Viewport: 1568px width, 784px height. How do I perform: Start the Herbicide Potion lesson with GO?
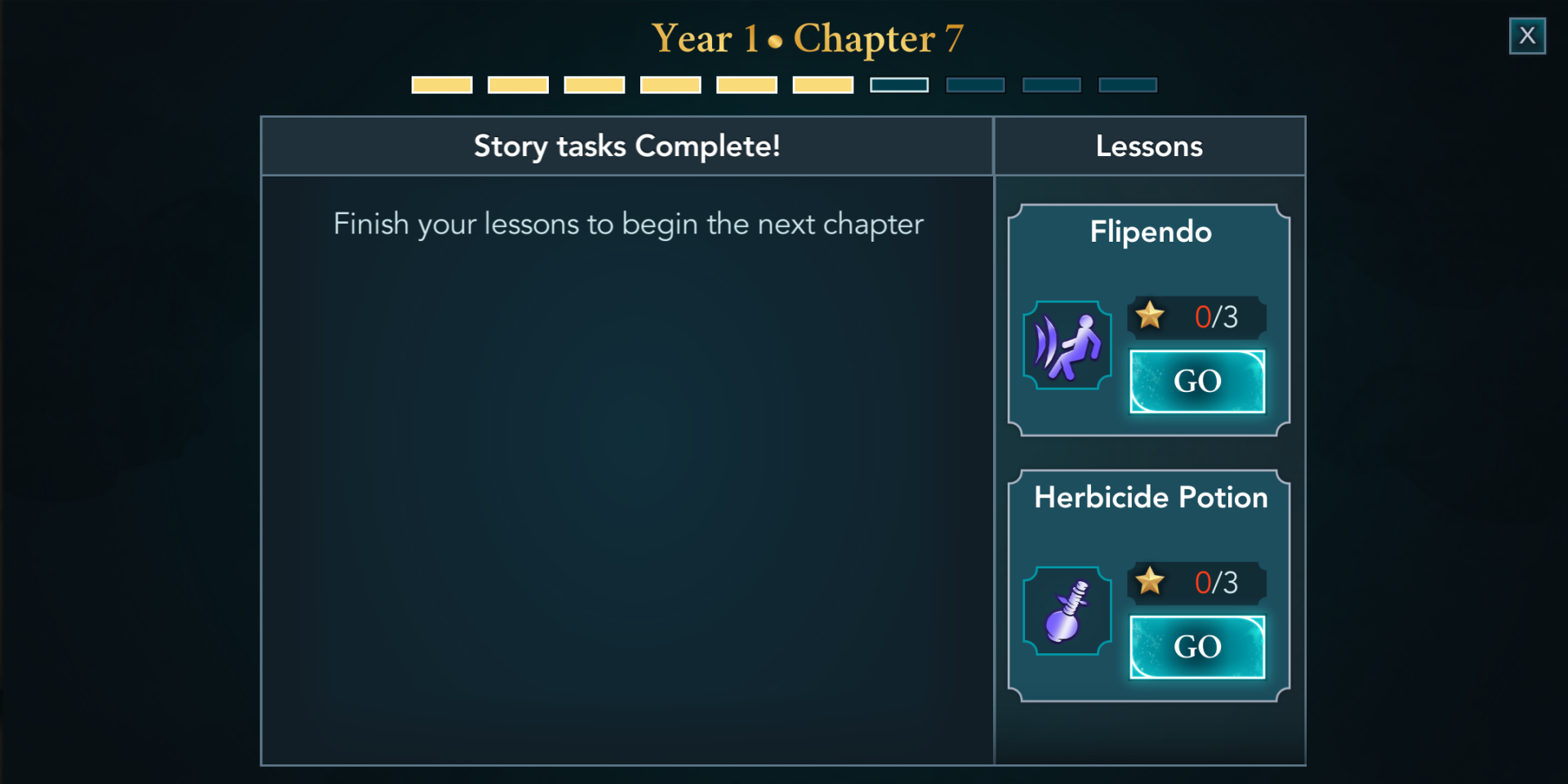pyautogui.click(x=1196, y=647)
